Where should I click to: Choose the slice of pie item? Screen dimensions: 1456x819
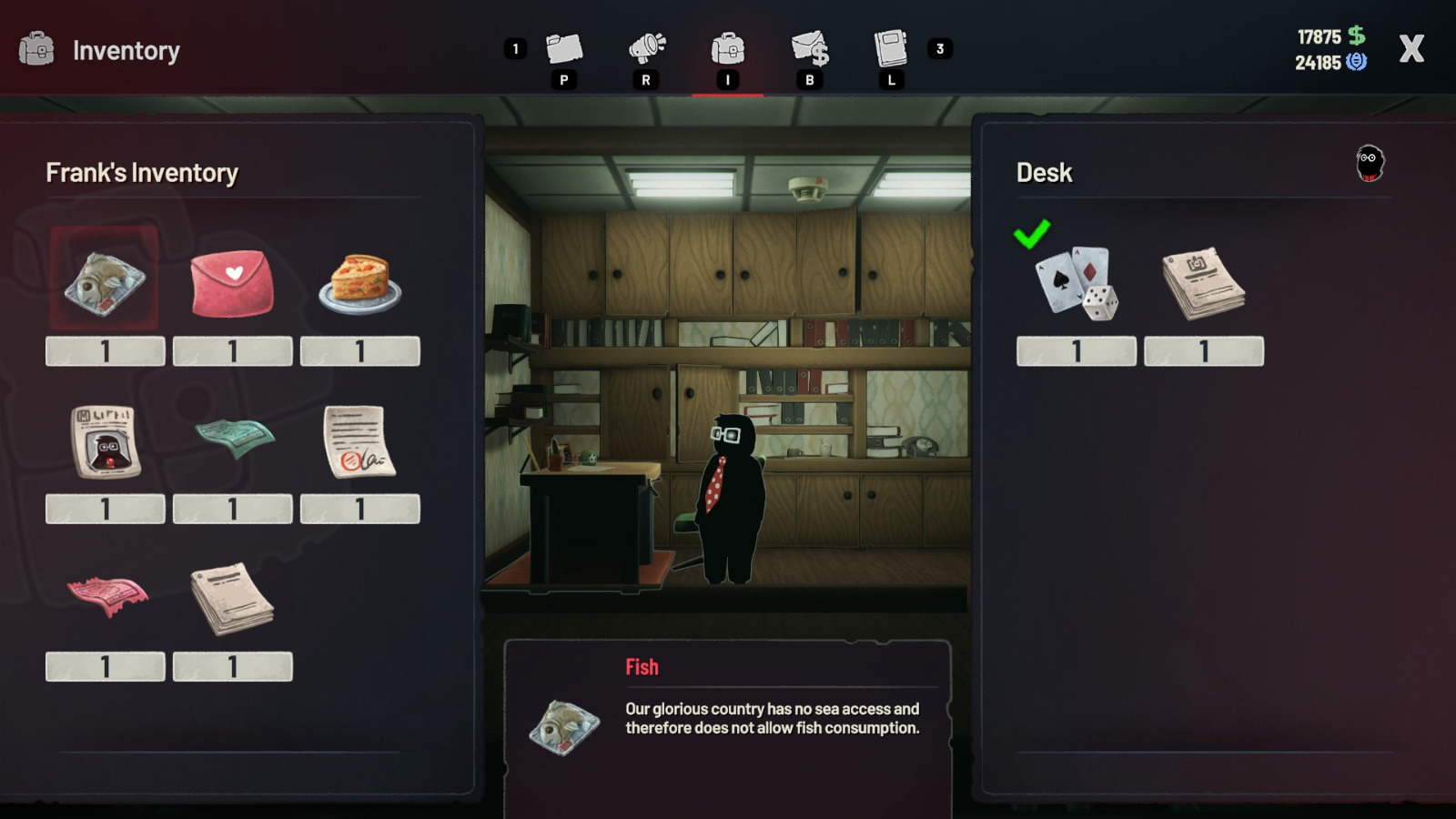360,282
